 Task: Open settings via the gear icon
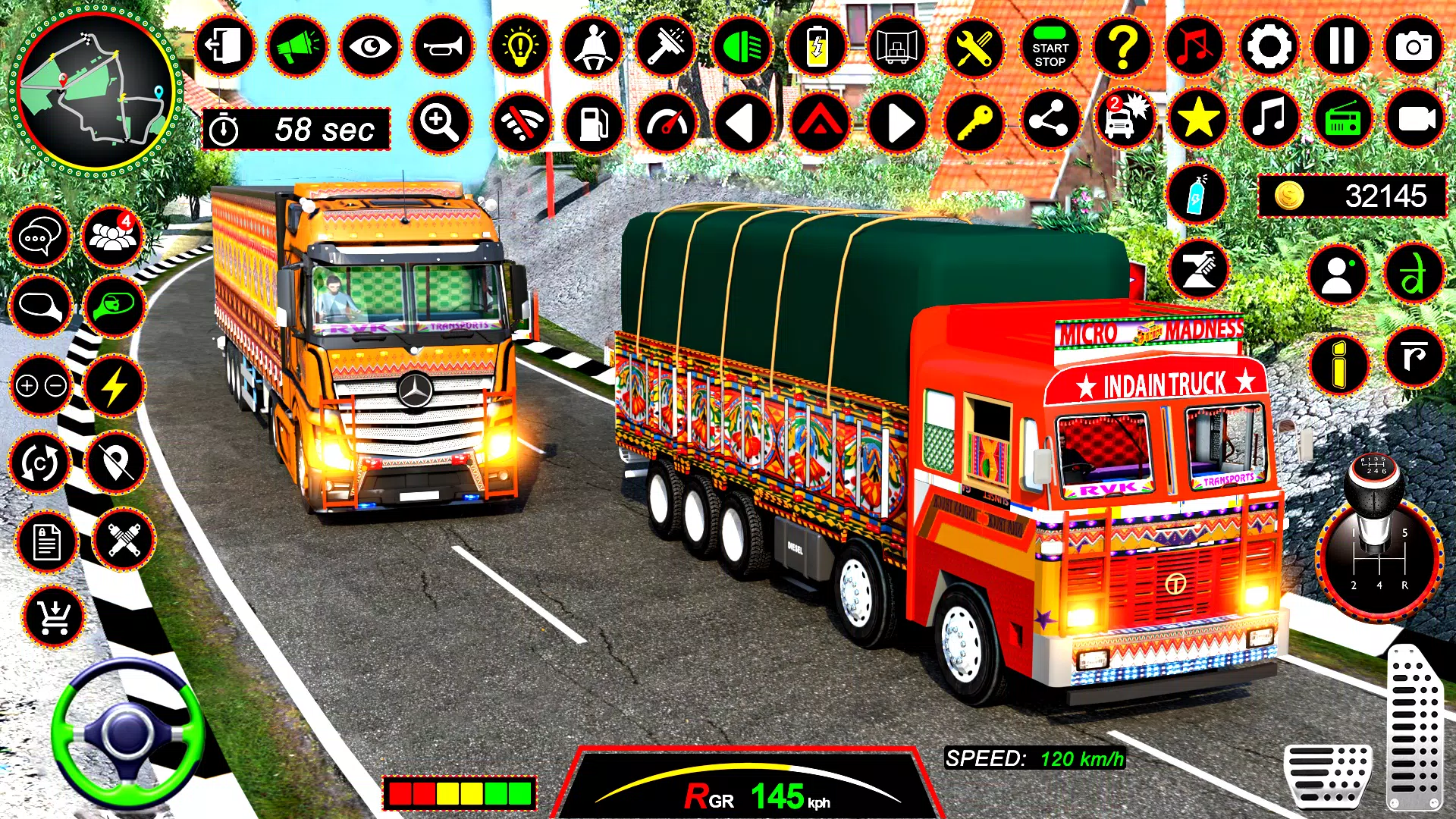(x=1269, y=47)
